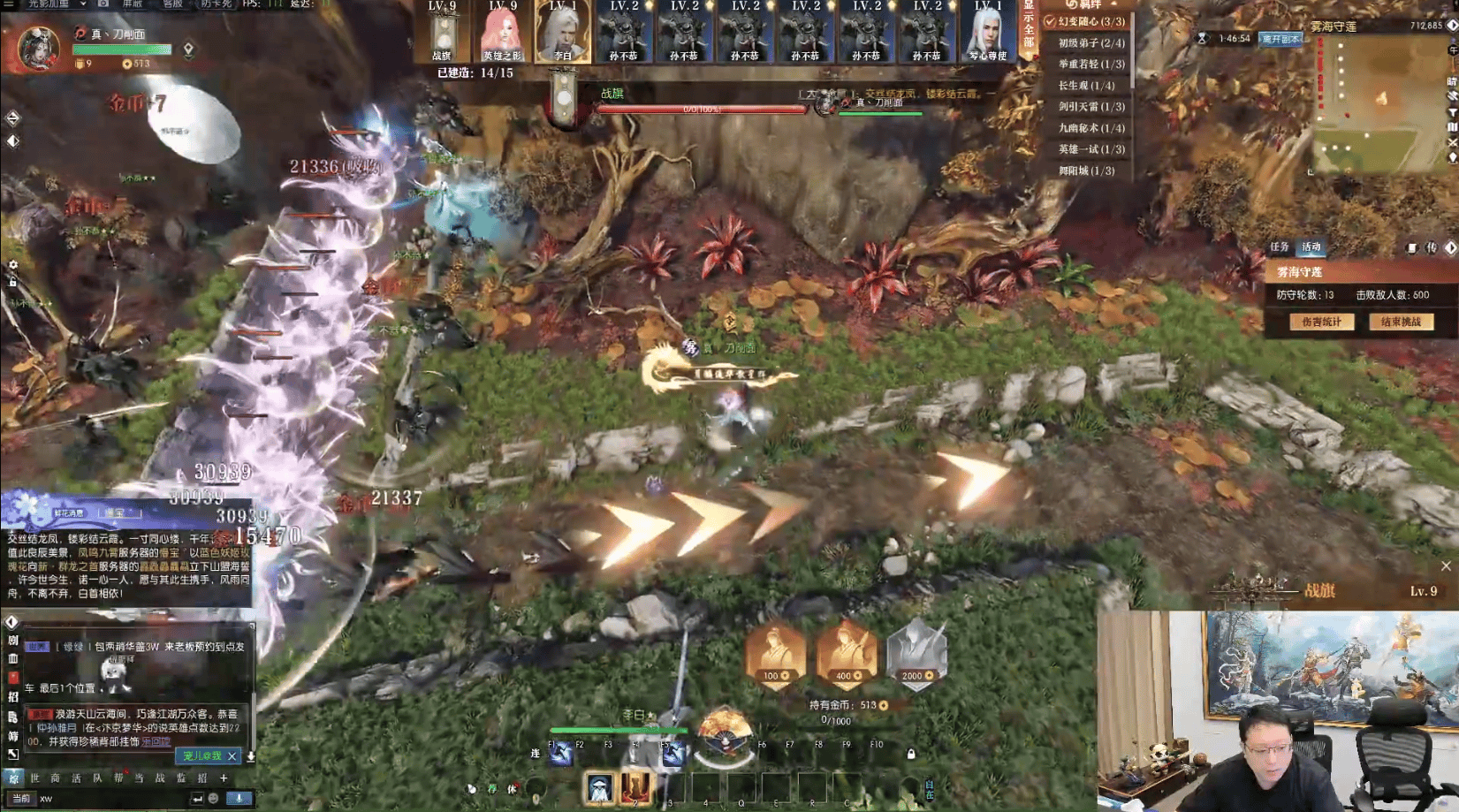Select the 长生观 (1/4) bond entry

pos(1086,86)
